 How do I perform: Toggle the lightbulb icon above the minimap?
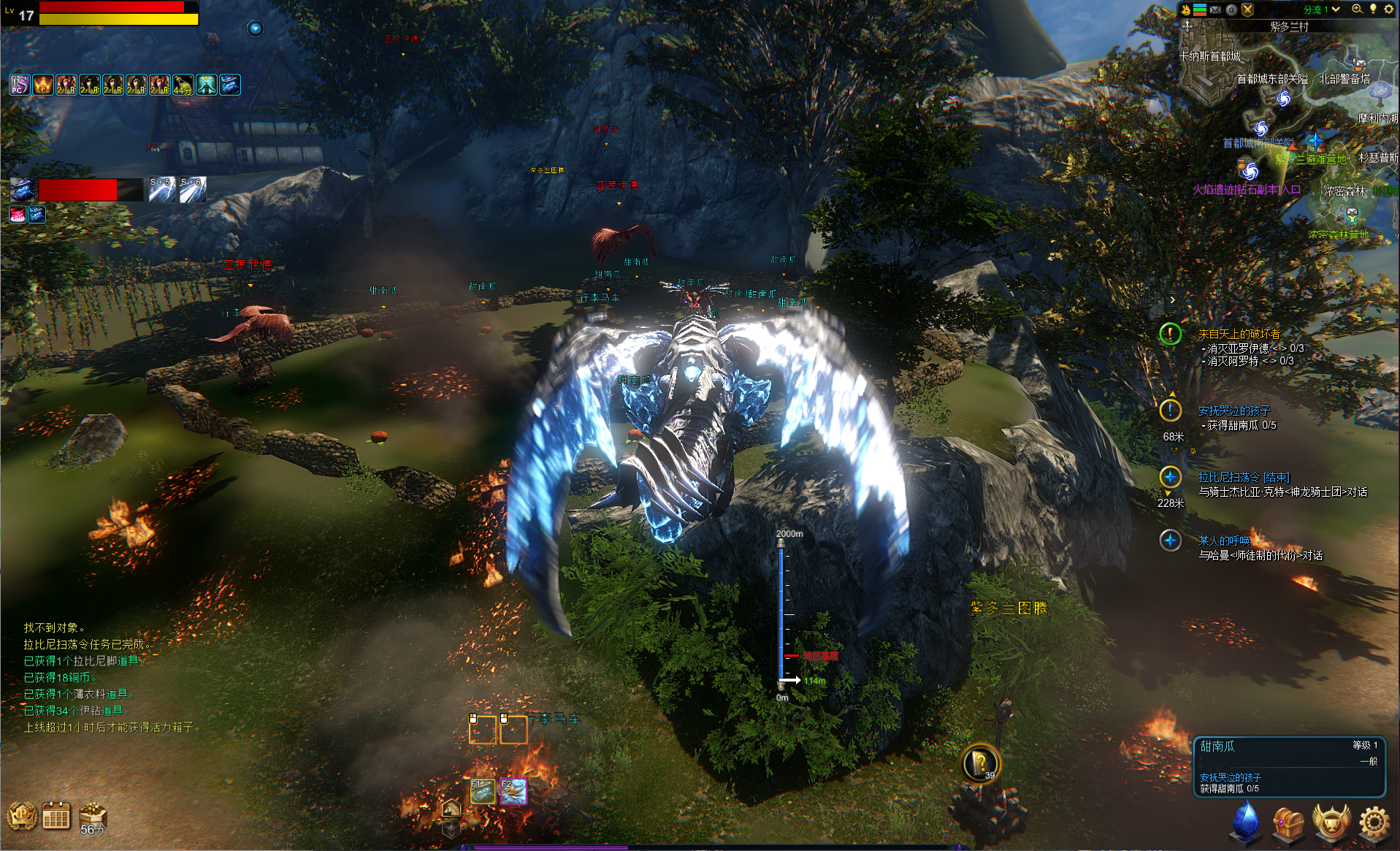(1373, 9)
